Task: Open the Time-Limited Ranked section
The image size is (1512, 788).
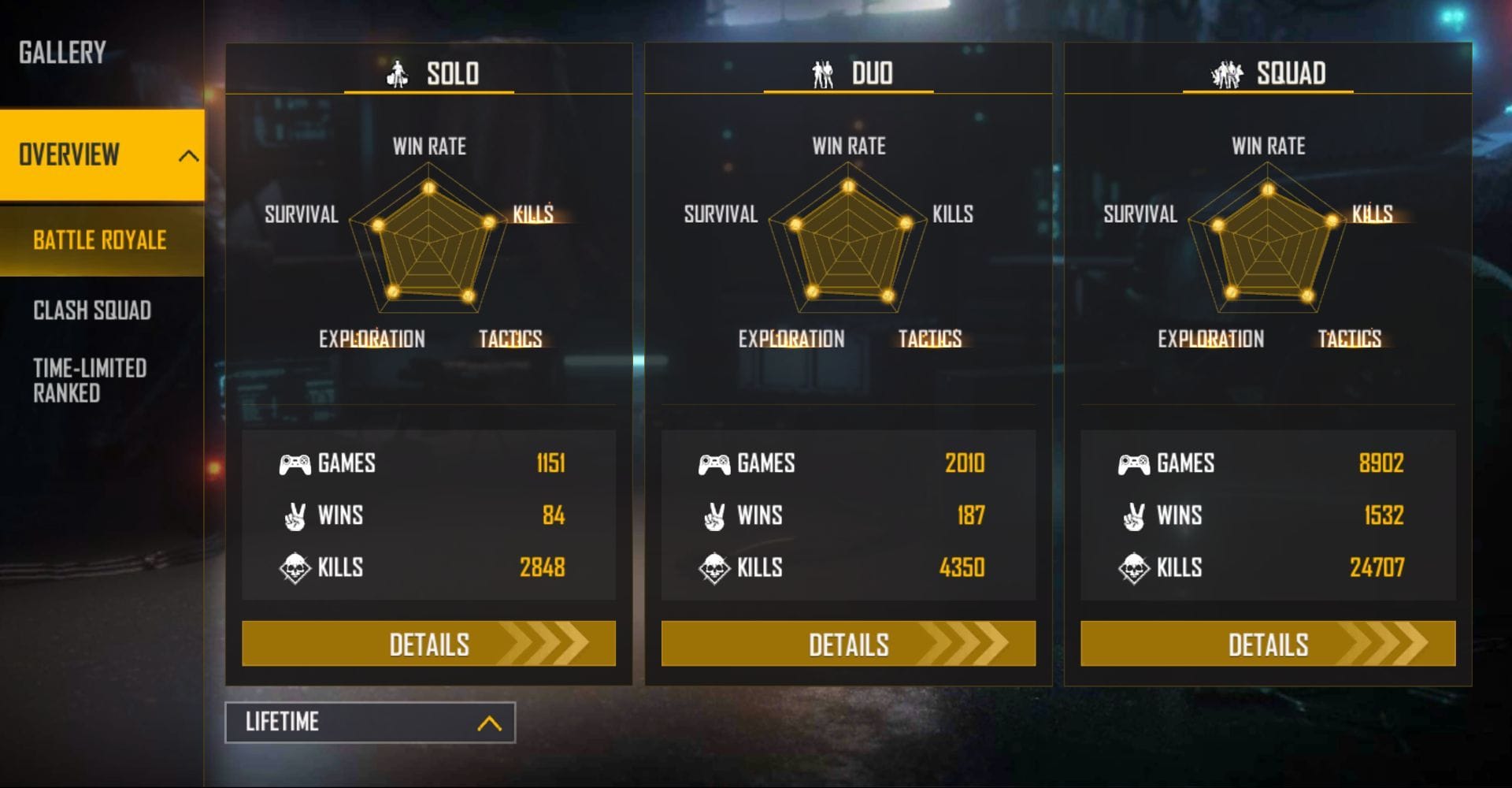Action: [x=89, y=381]
